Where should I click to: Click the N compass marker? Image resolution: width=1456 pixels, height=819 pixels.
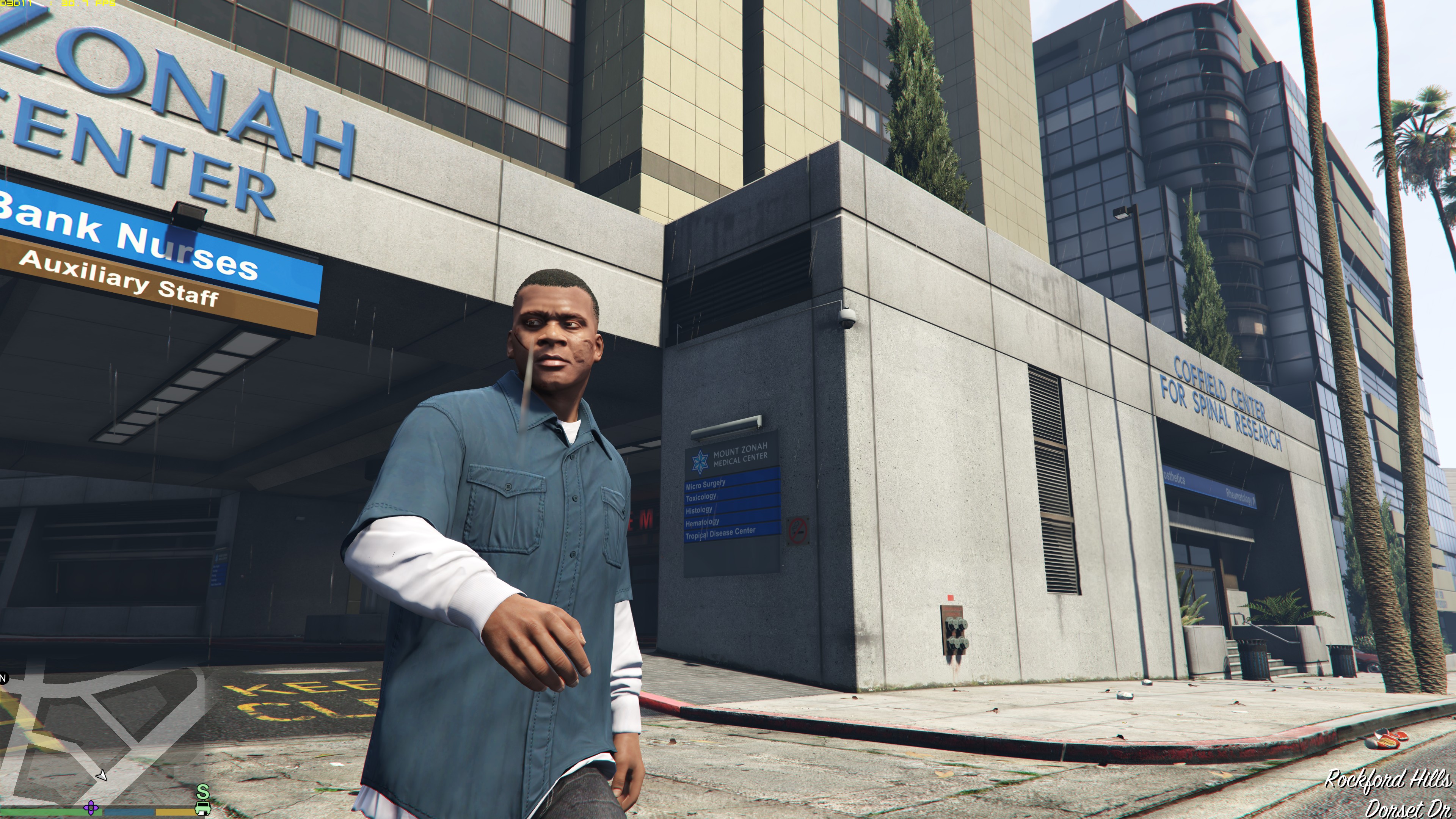click(x=3, y=678)
